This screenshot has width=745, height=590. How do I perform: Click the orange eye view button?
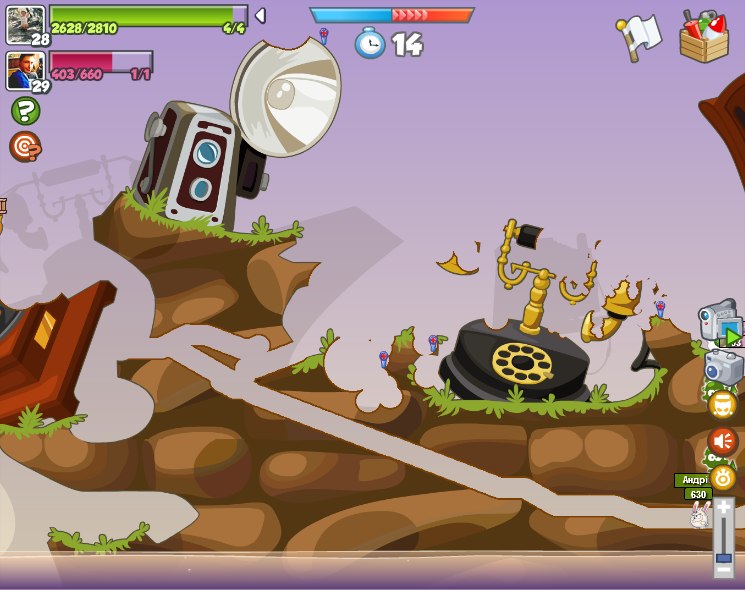[723, 476]
